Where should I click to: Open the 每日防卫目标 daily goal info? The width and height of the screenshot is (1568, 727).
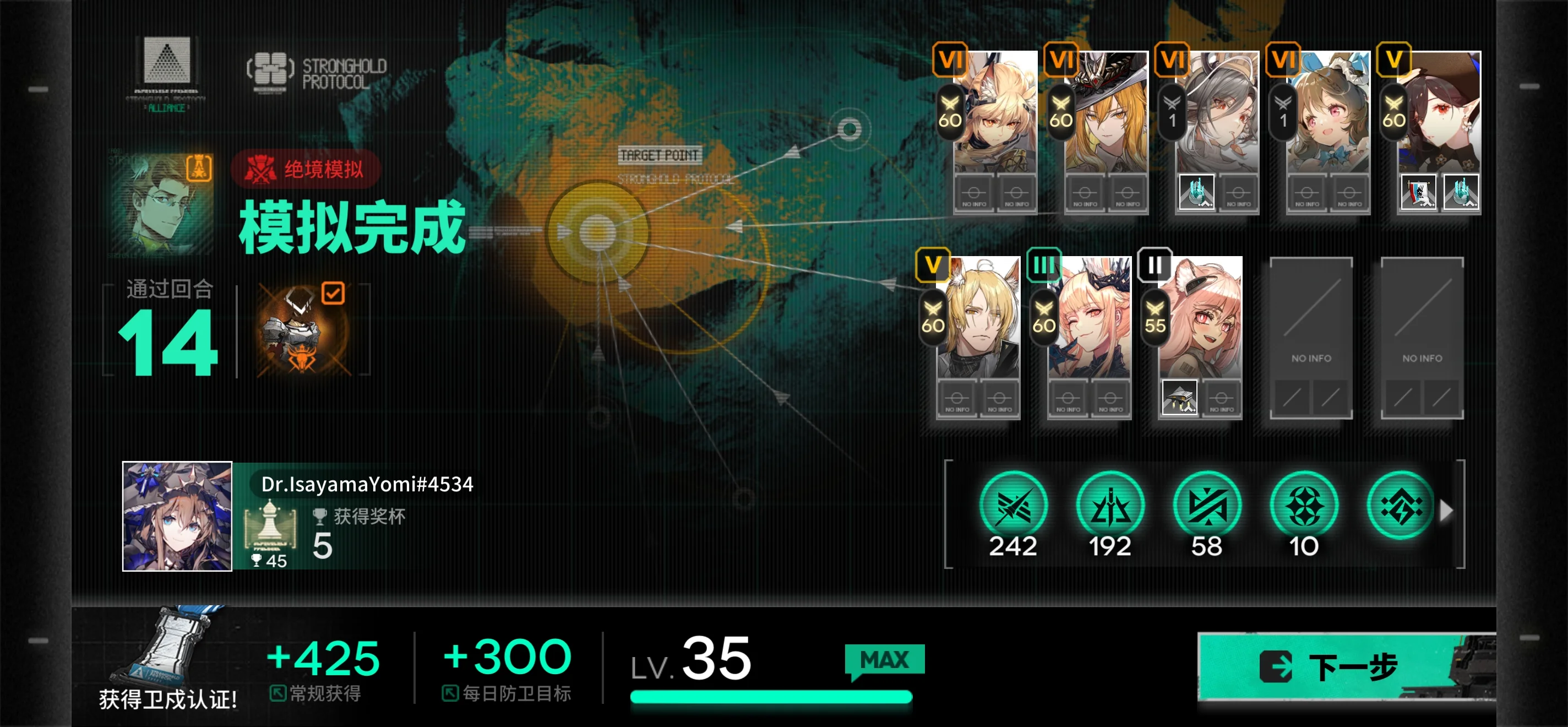pyautogui.click(x=507, y=693)
